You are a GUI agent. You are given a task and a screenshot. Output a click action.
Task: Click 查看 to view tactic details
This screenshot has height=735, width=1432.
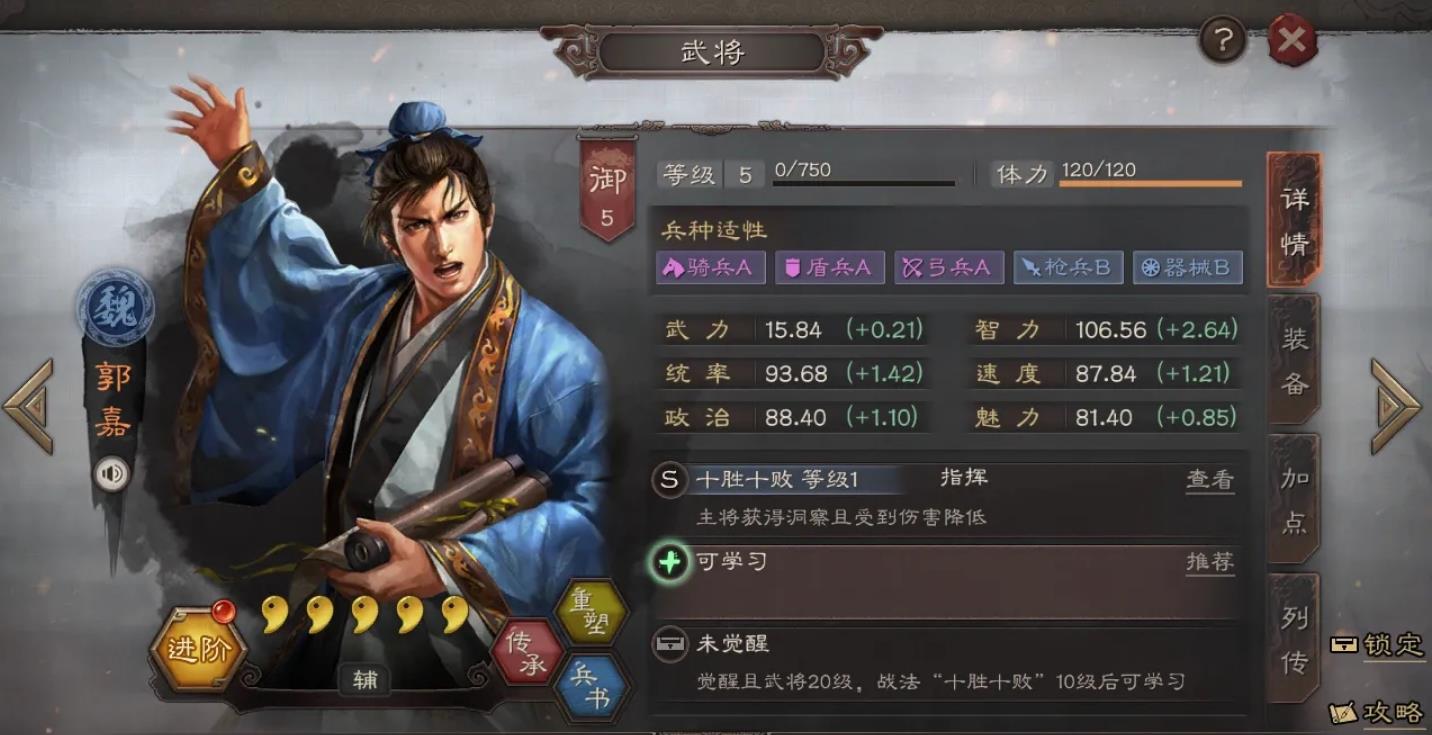pos(1210,480)
